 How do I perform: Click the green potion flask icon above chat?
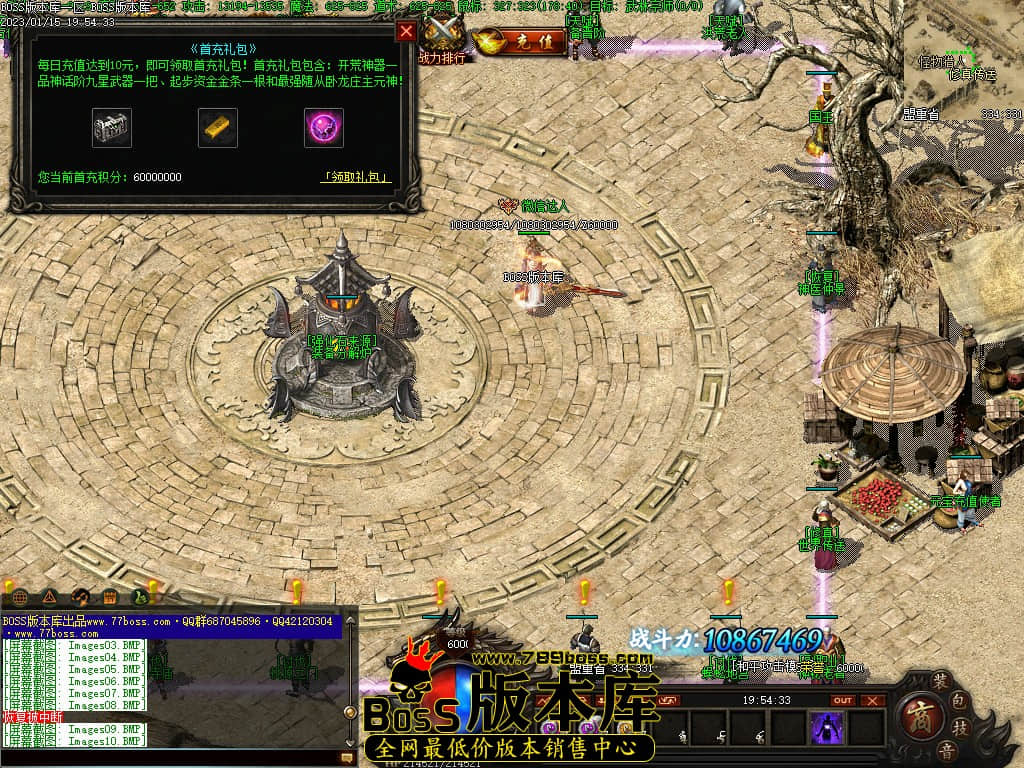pyautogui.click(x=141, y=597)
